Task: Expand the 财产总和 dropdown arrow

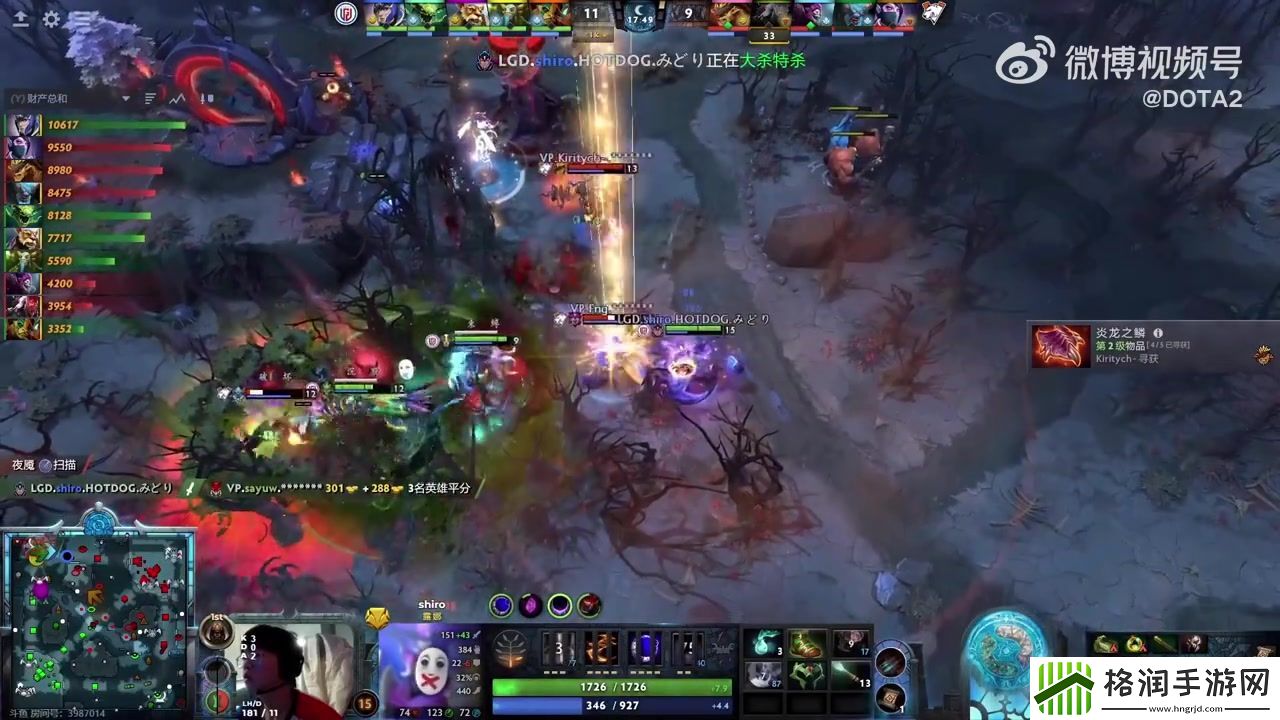Action: pos(126,98)
